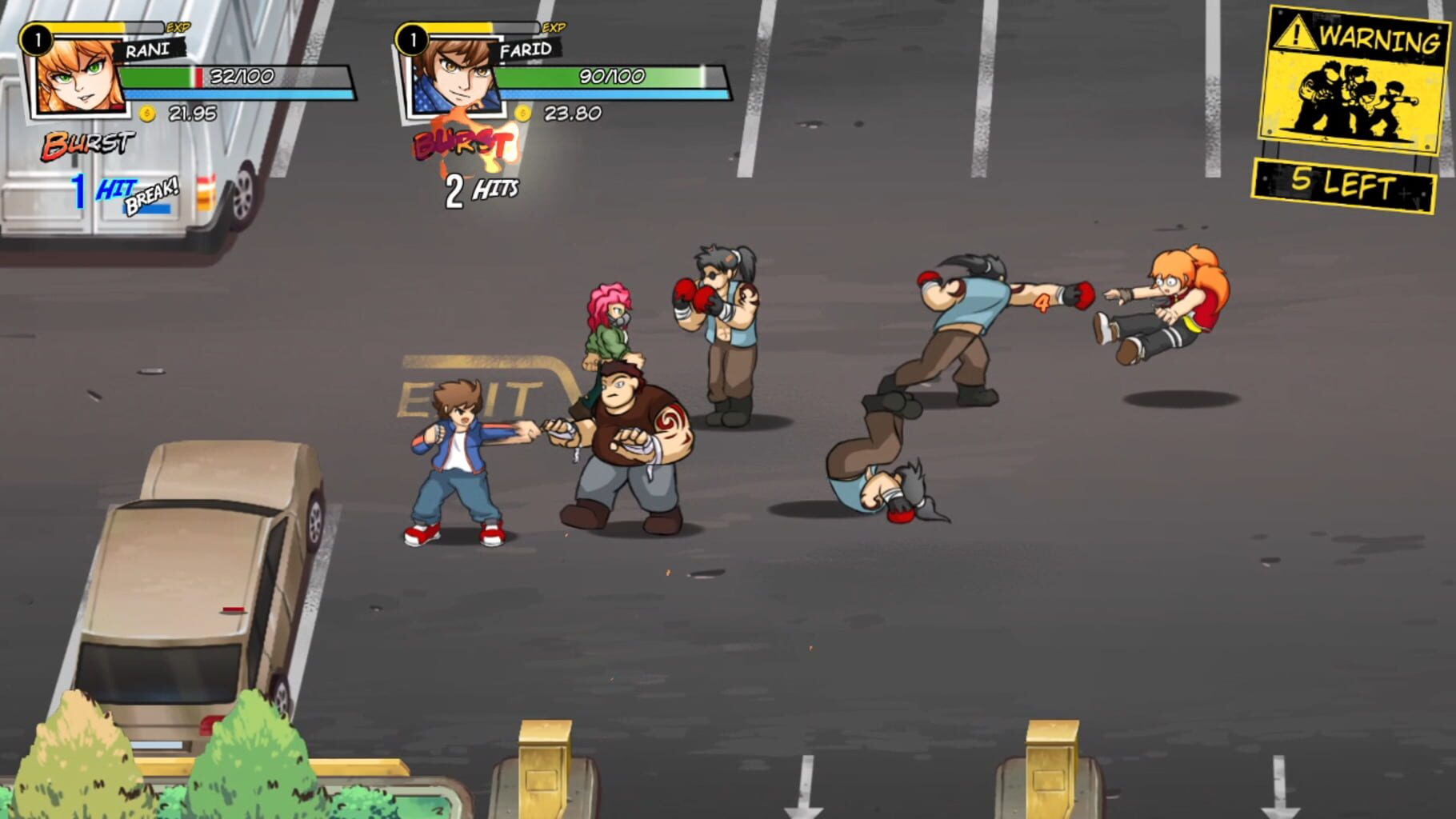This screenshot has width=1456, height=819.
Task: Click Farid's coin currency icon
Action: (524, 114)
